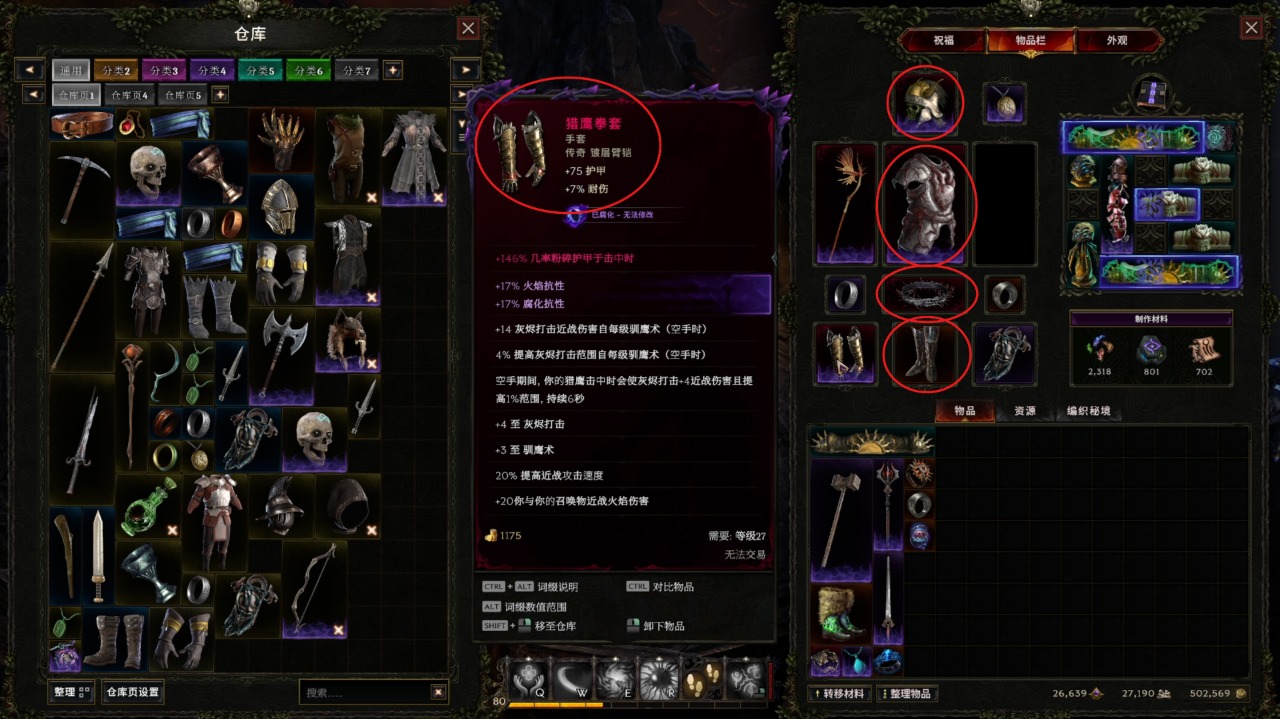This screenshot has width=1280, height=719.
Task: Select the equipped helmet slot
Action: 926,101
